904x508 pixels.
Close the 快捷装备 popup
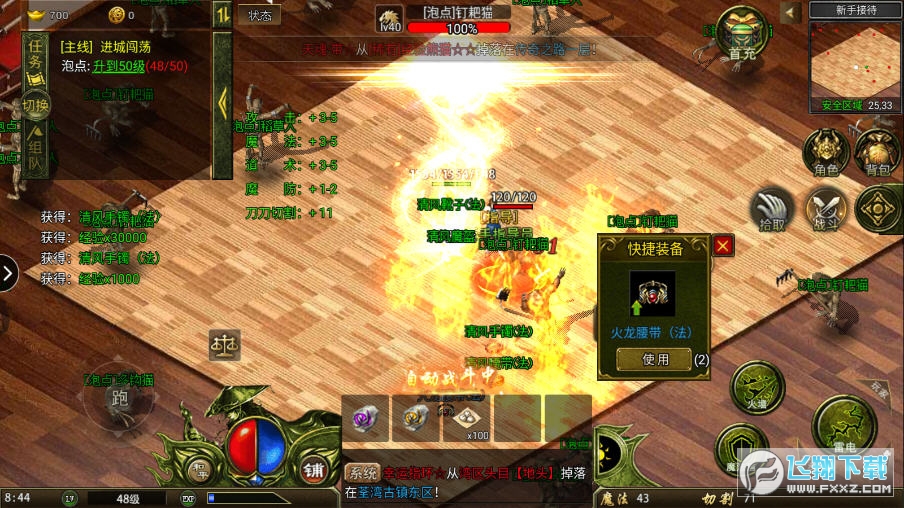pyautogui.click(x=723, y=245)
